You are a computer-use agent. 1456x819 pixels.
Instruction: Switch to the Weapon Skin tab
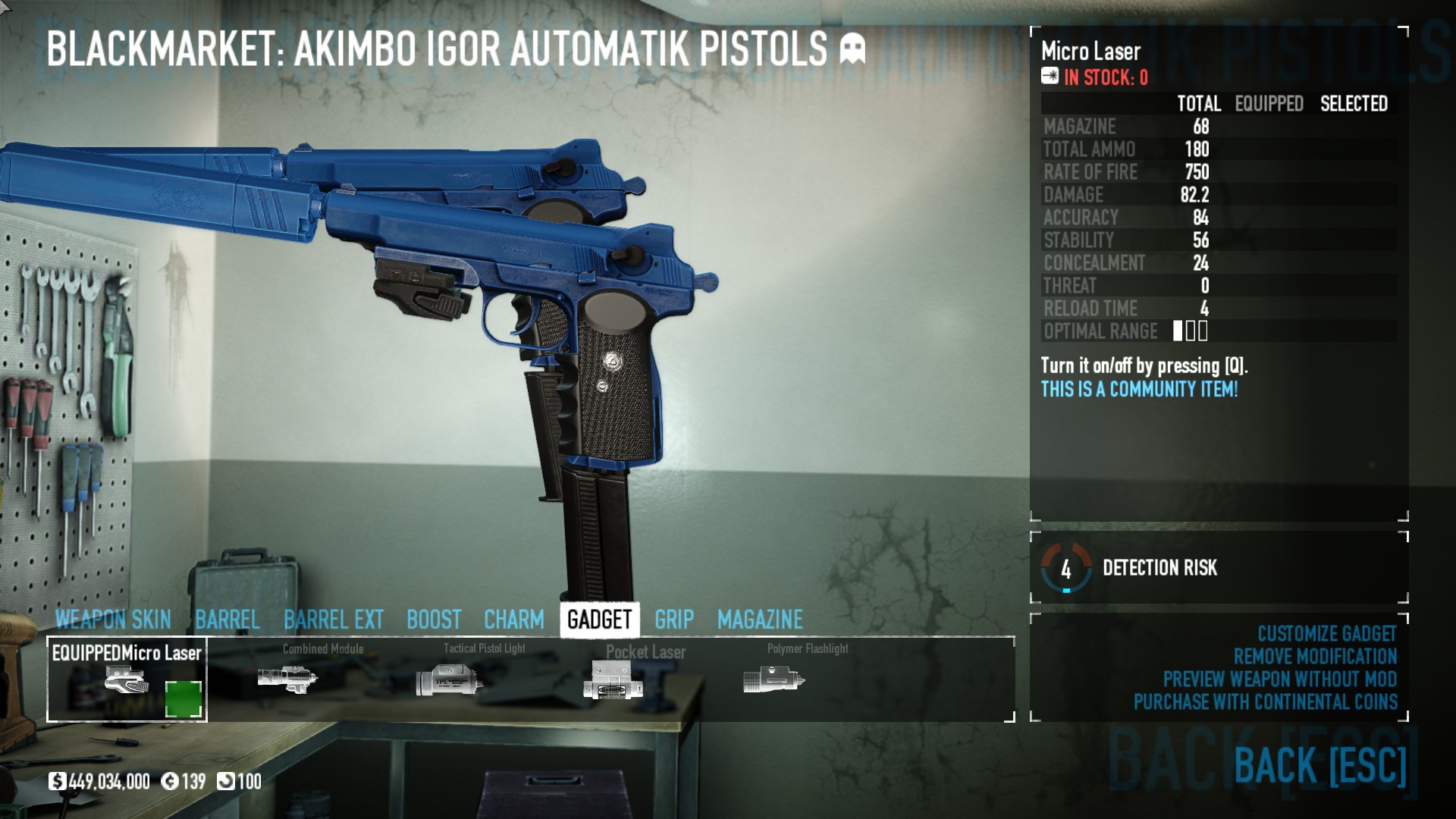pos(113,620)
